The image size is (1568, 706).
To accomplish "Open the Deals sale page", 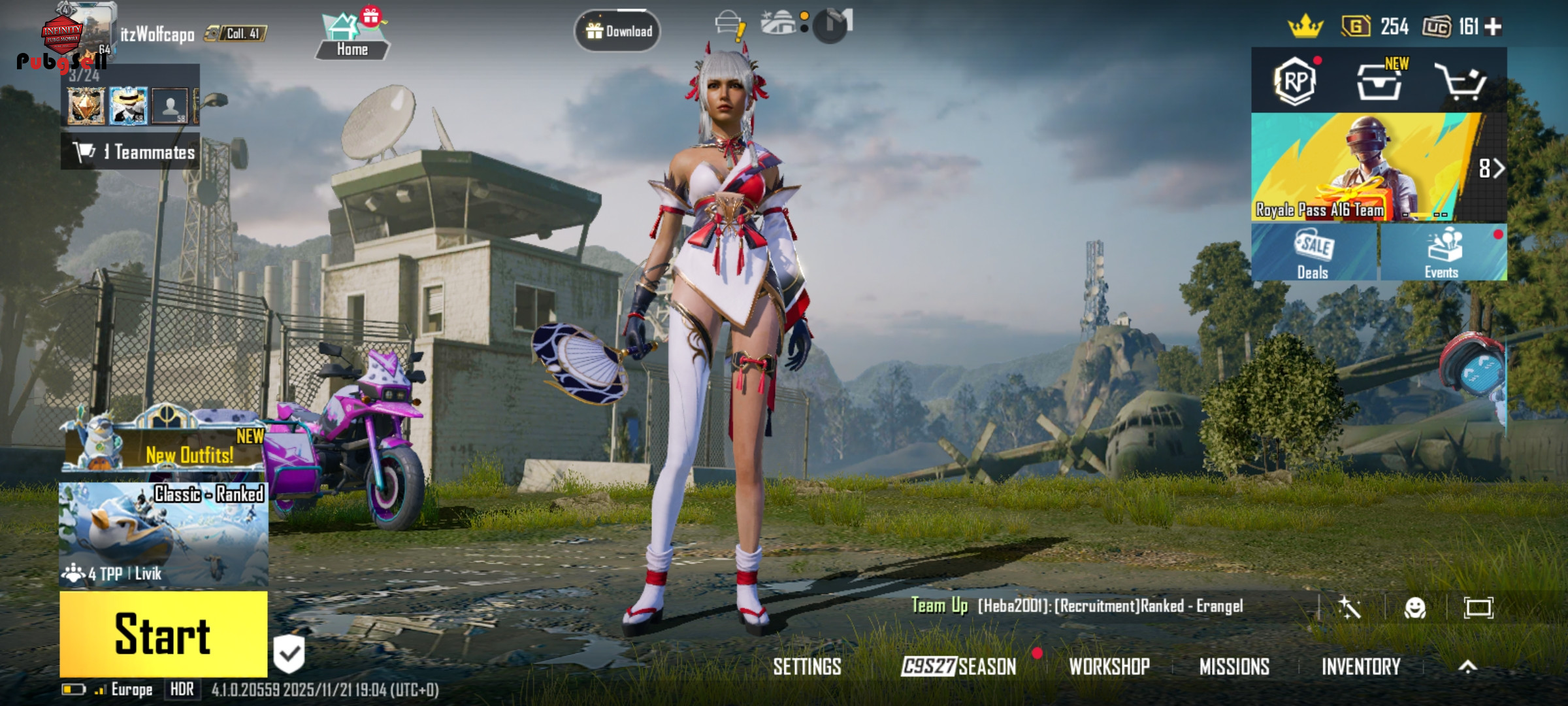I will [x=1313, y=253].
